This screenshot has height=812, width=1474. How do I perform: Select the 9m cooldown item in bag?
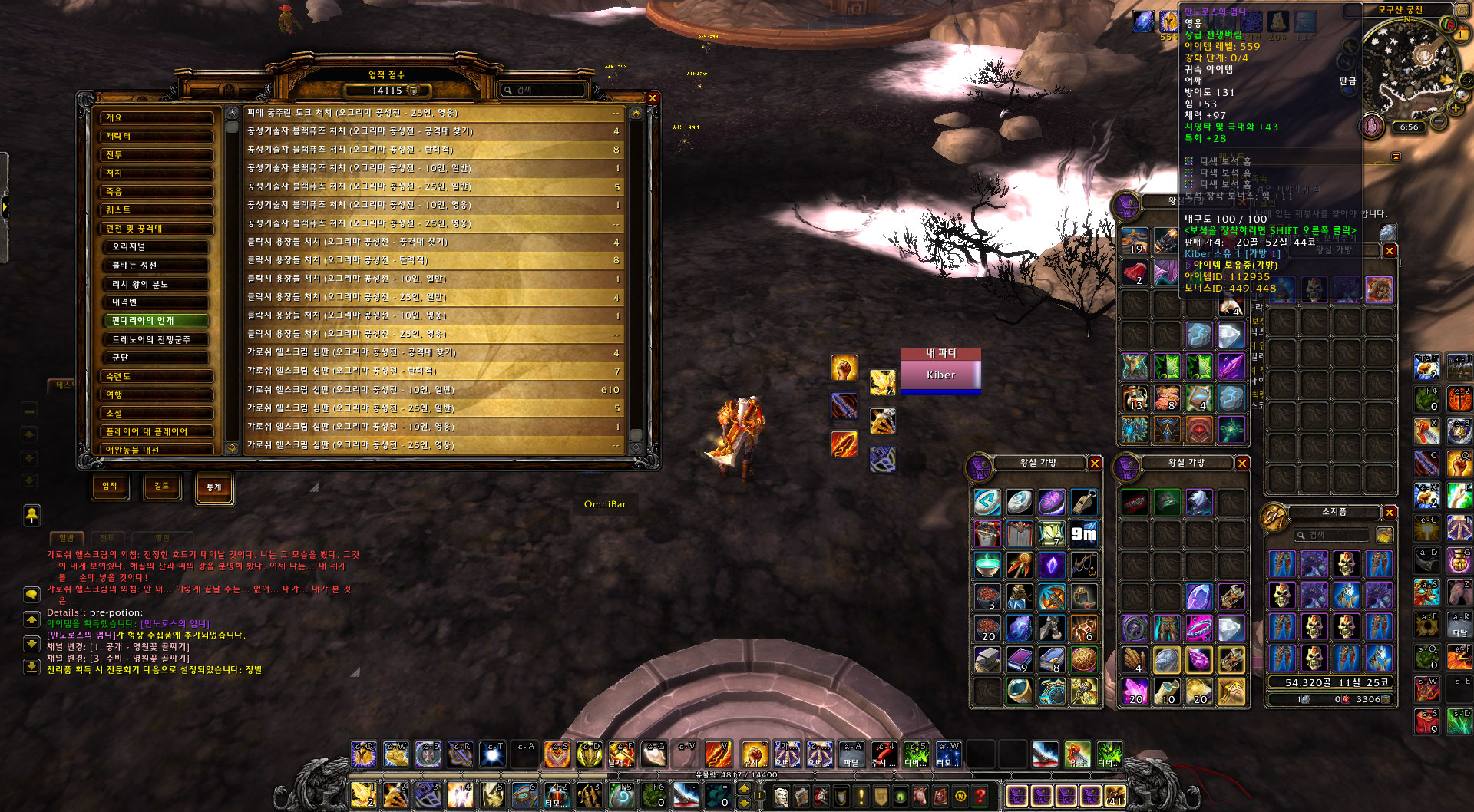tap(1083, 533)
